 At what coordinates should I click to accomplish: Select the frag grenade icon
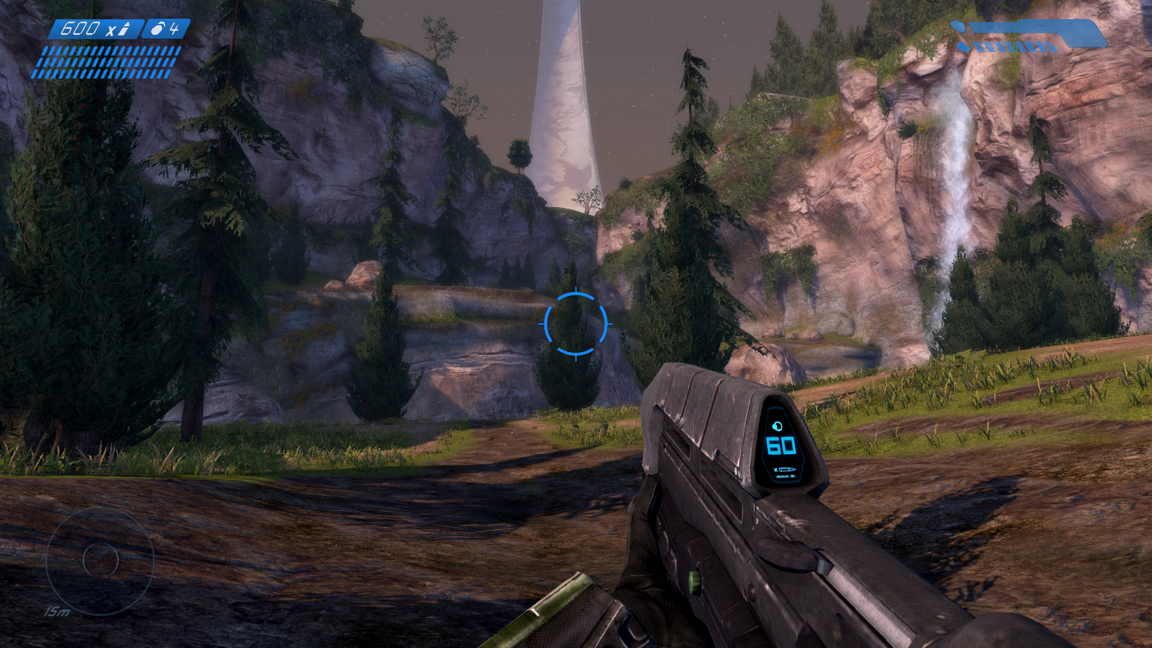(157, 29)
